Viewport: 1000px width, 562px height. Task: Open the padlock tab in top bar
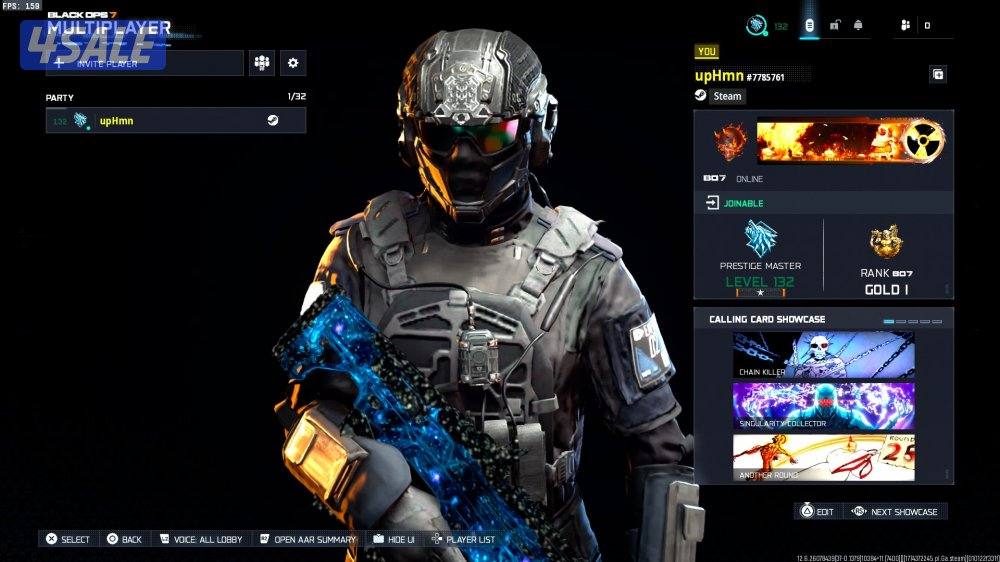pos(834,25)
